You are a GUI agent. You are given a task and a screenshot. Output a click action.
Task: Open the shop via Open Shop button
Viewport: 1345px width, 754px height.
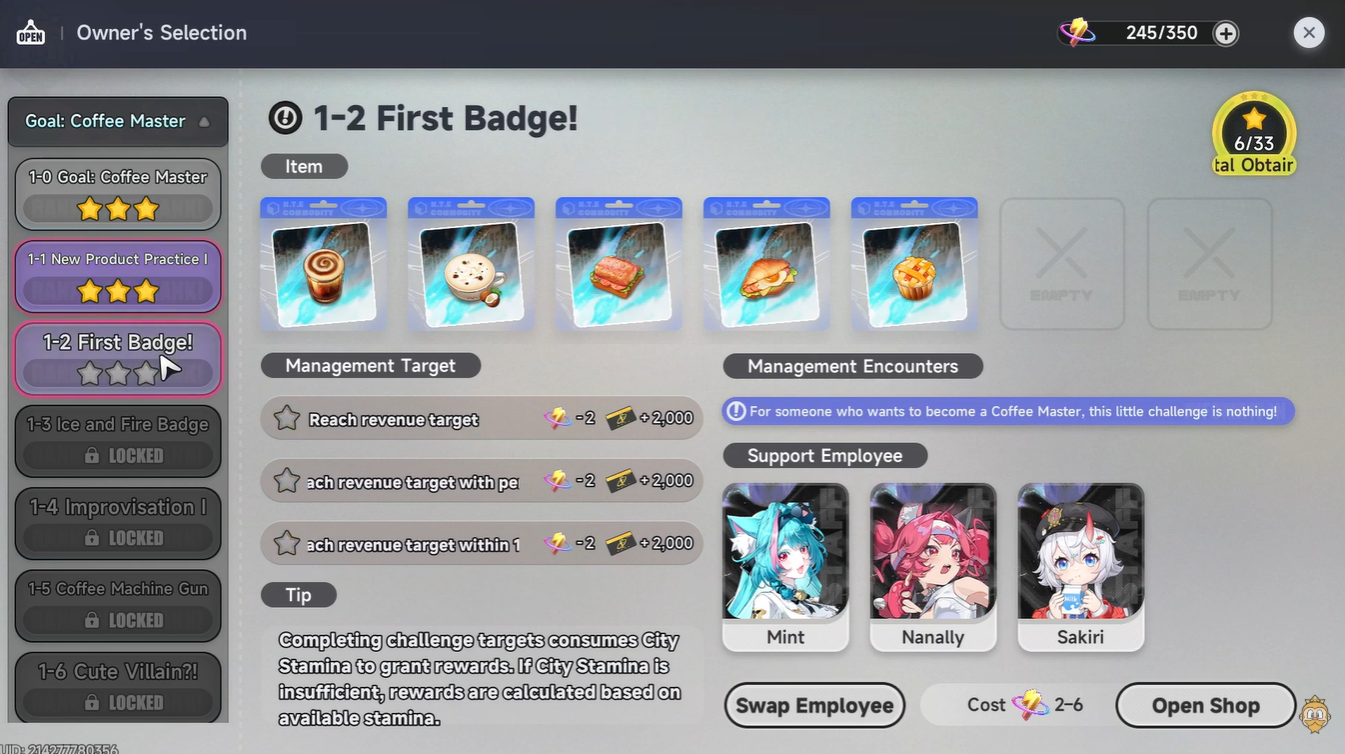[x=1205, y=705]
